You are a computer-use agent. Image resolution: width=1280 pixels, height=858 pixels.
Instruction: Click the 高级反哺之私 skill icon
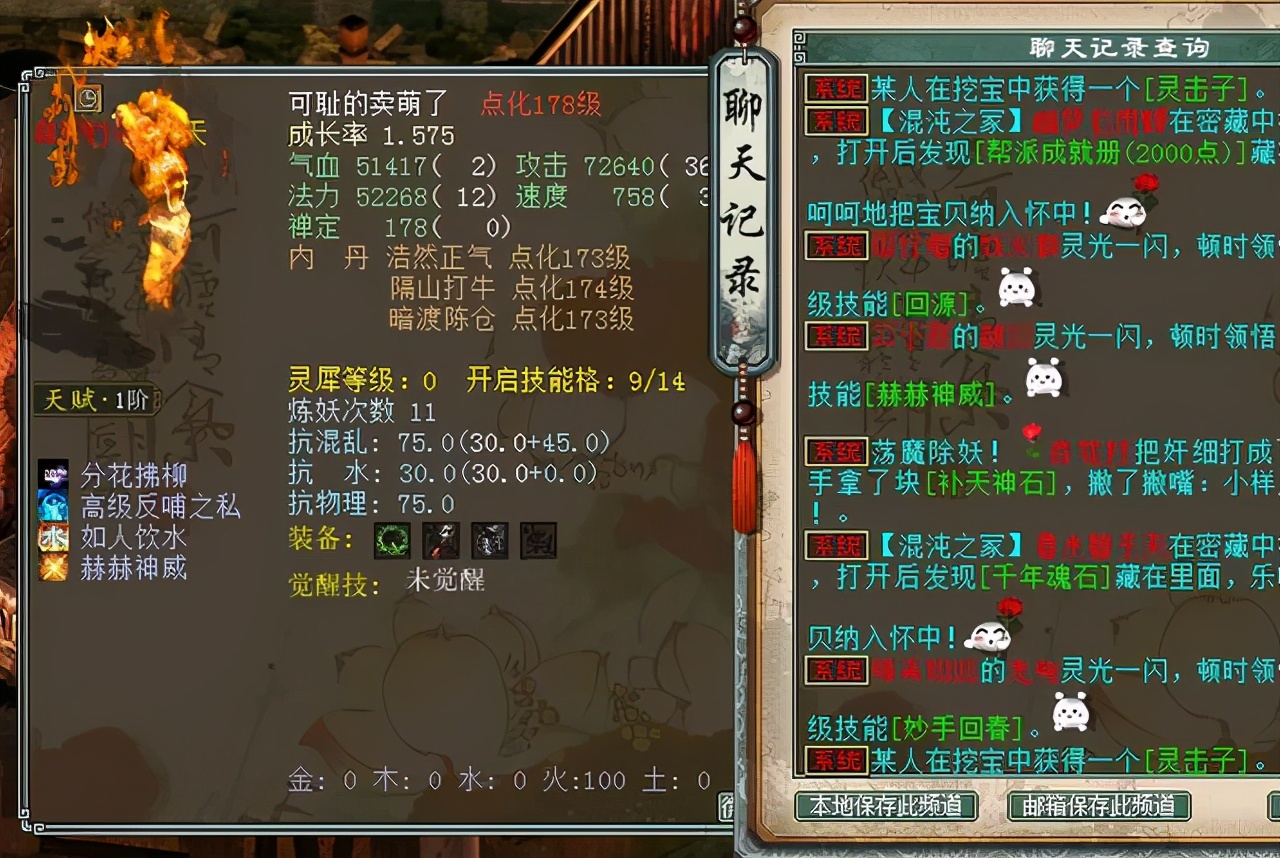coord(55,506)
